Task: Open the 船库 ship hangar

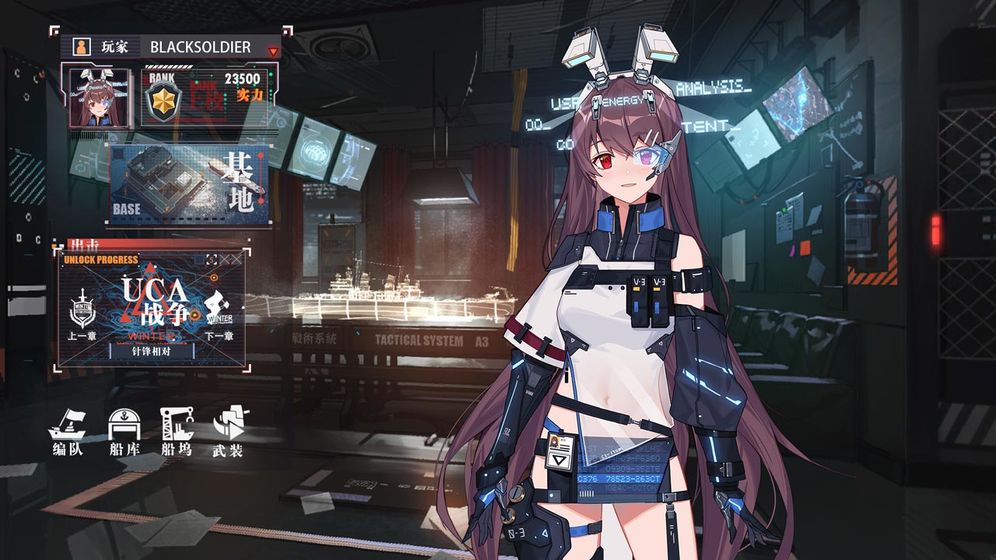Action: (124, 432)
